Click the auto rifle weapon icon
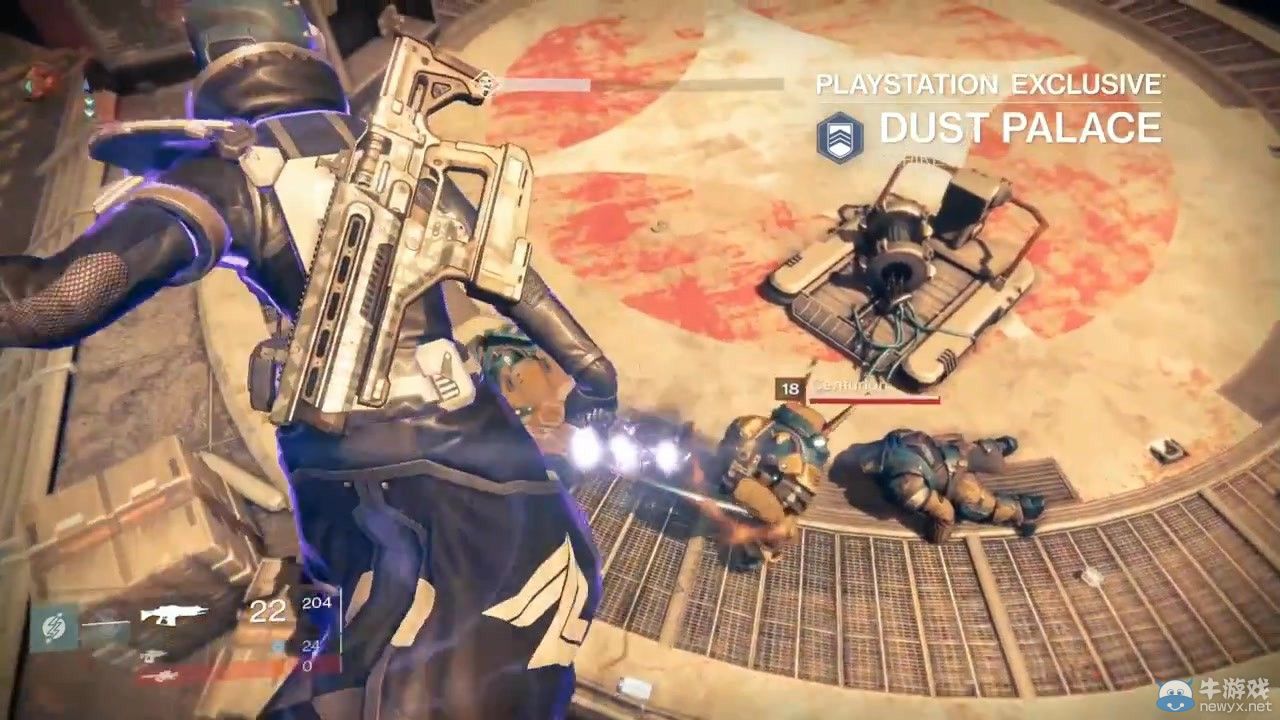The width and height of the screenshot is (1280, 720). pyautogui.click(x=172, y=612)
